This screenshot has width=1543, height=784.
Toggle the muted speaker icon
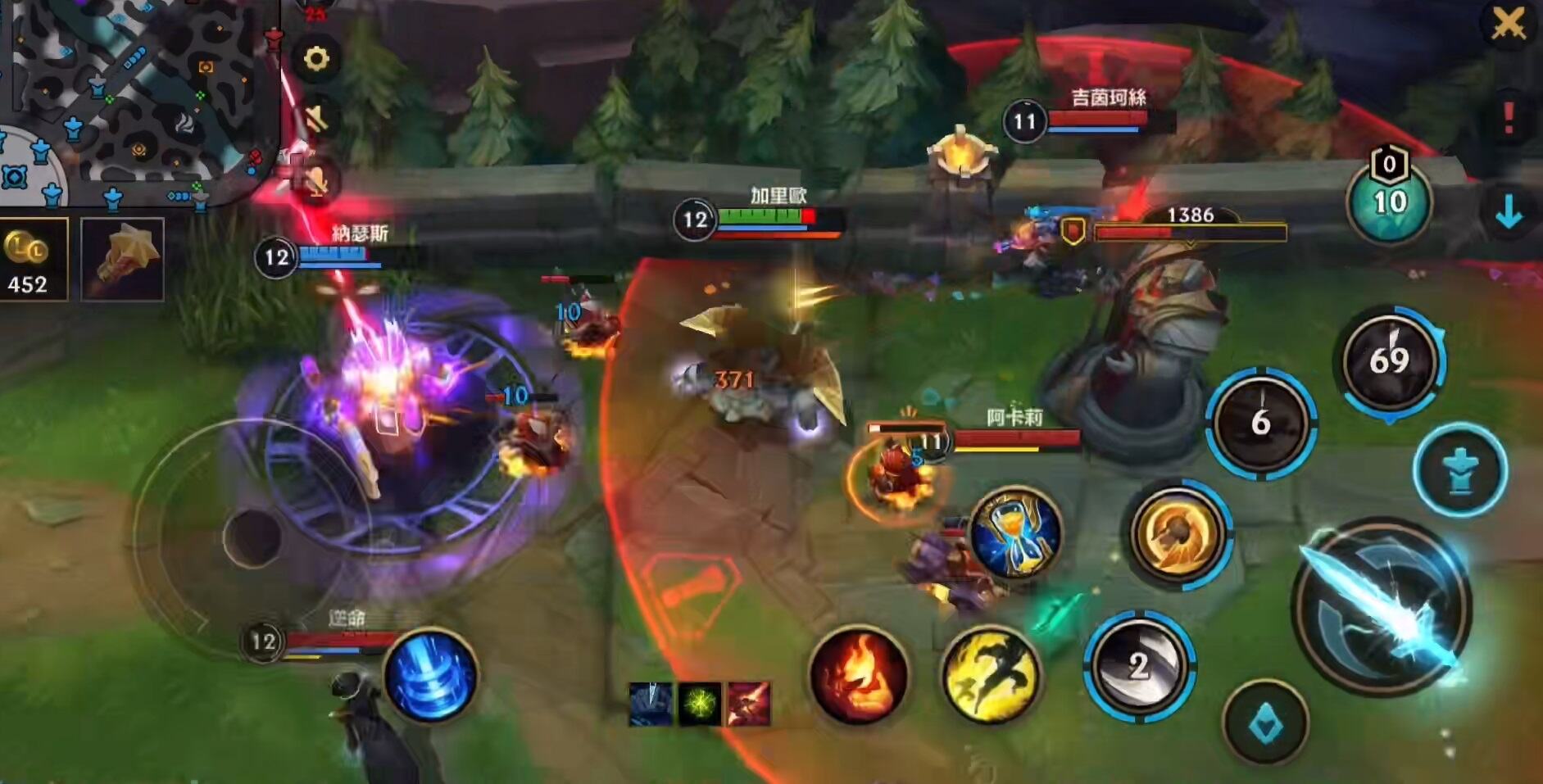(x=316, y=120)
